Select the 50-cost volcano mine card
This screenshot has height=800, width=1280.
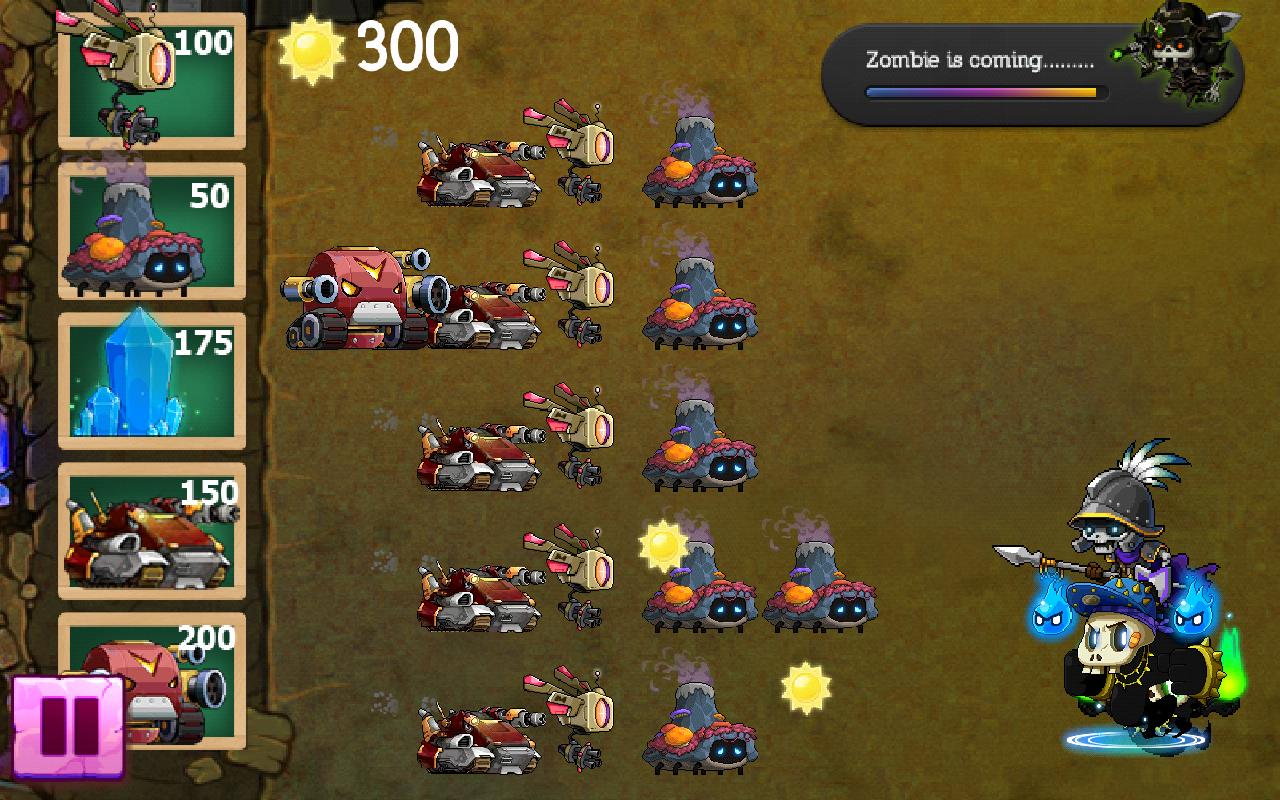(x=150, y=230)
